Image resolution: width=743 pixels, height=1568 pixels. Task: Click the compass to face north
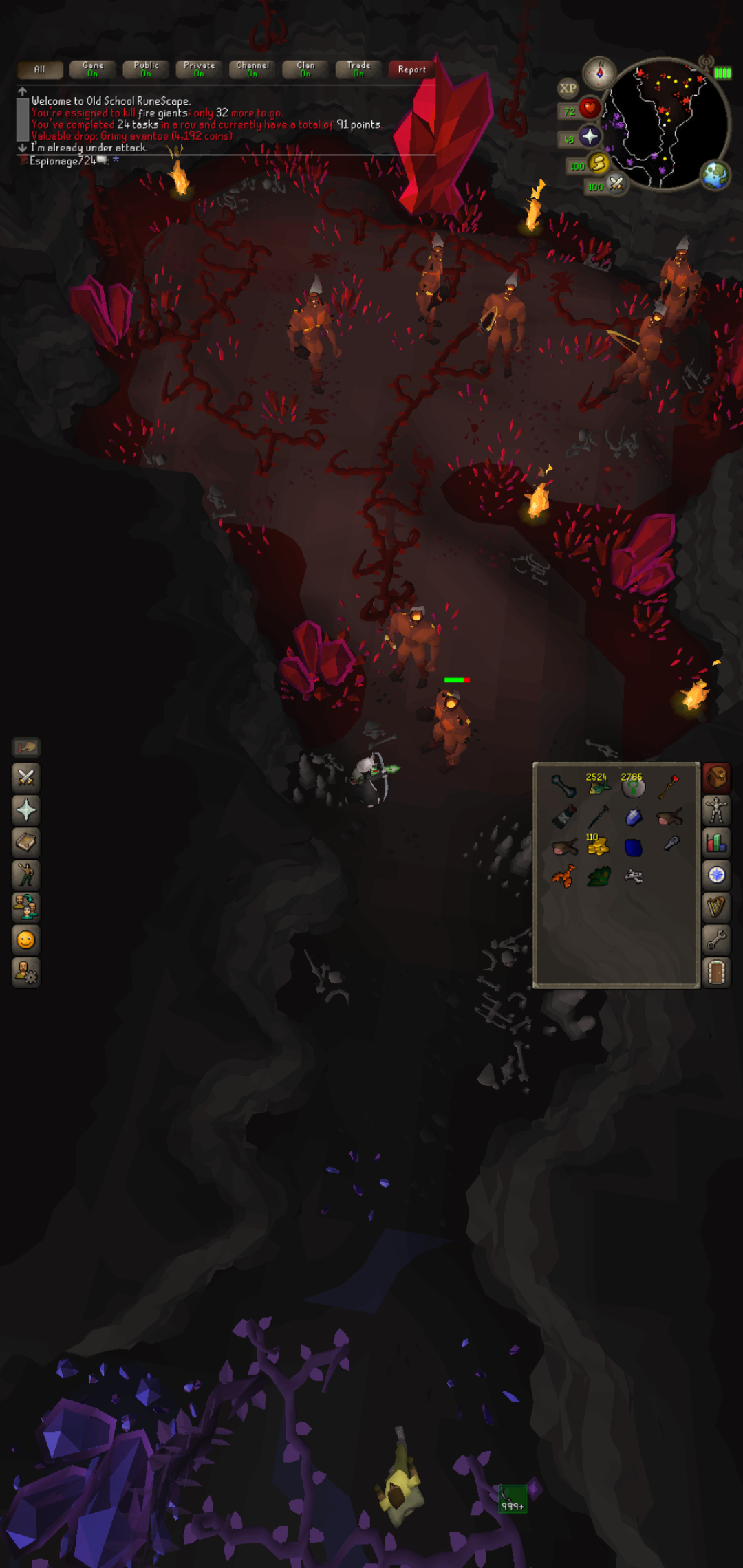(599, 72)
